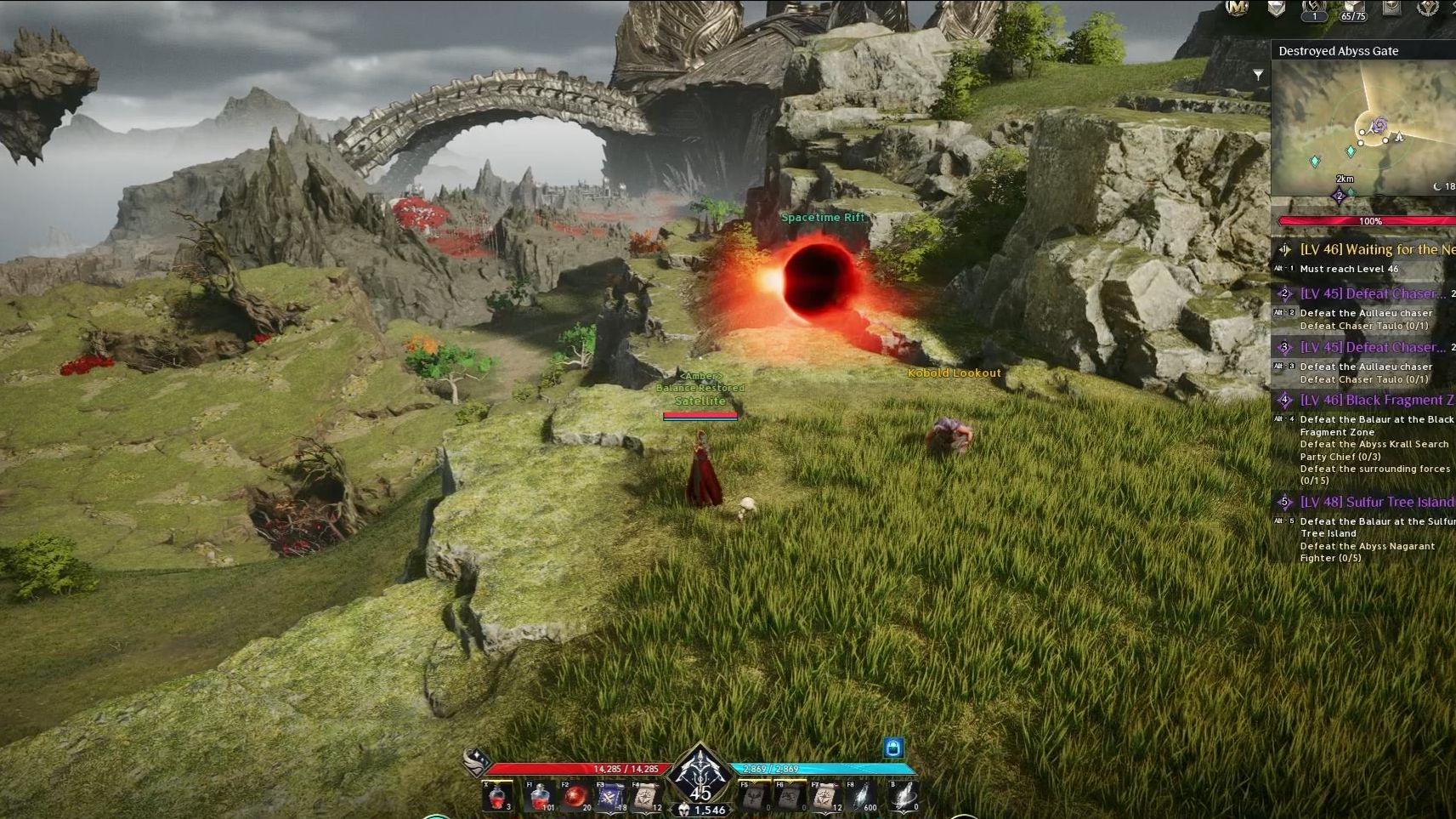The image size is (1456, 819).
Task: Use the F4 parchment scroll
Action: (646, 798)
